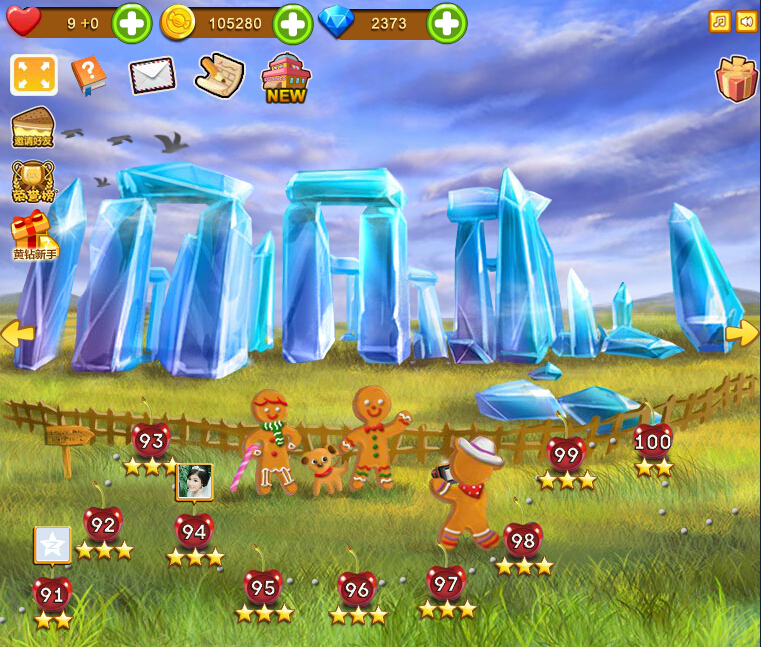This screenshot has width=761, height=647.
Task: Go to the next map page
Action: click(743, 334)
